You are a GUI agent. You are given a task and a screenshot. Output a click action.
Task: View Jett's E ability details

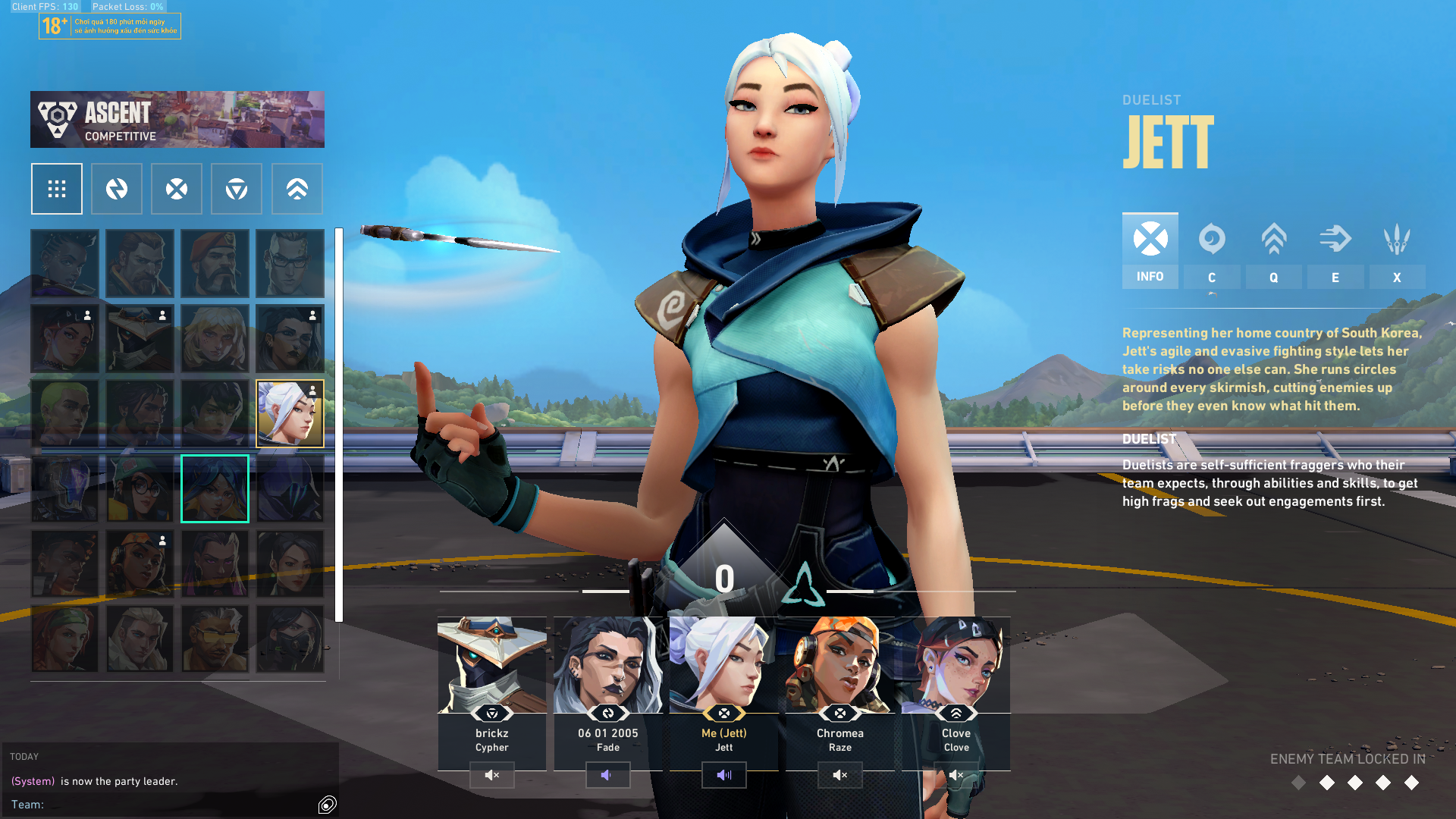(x=1335, y=250)
